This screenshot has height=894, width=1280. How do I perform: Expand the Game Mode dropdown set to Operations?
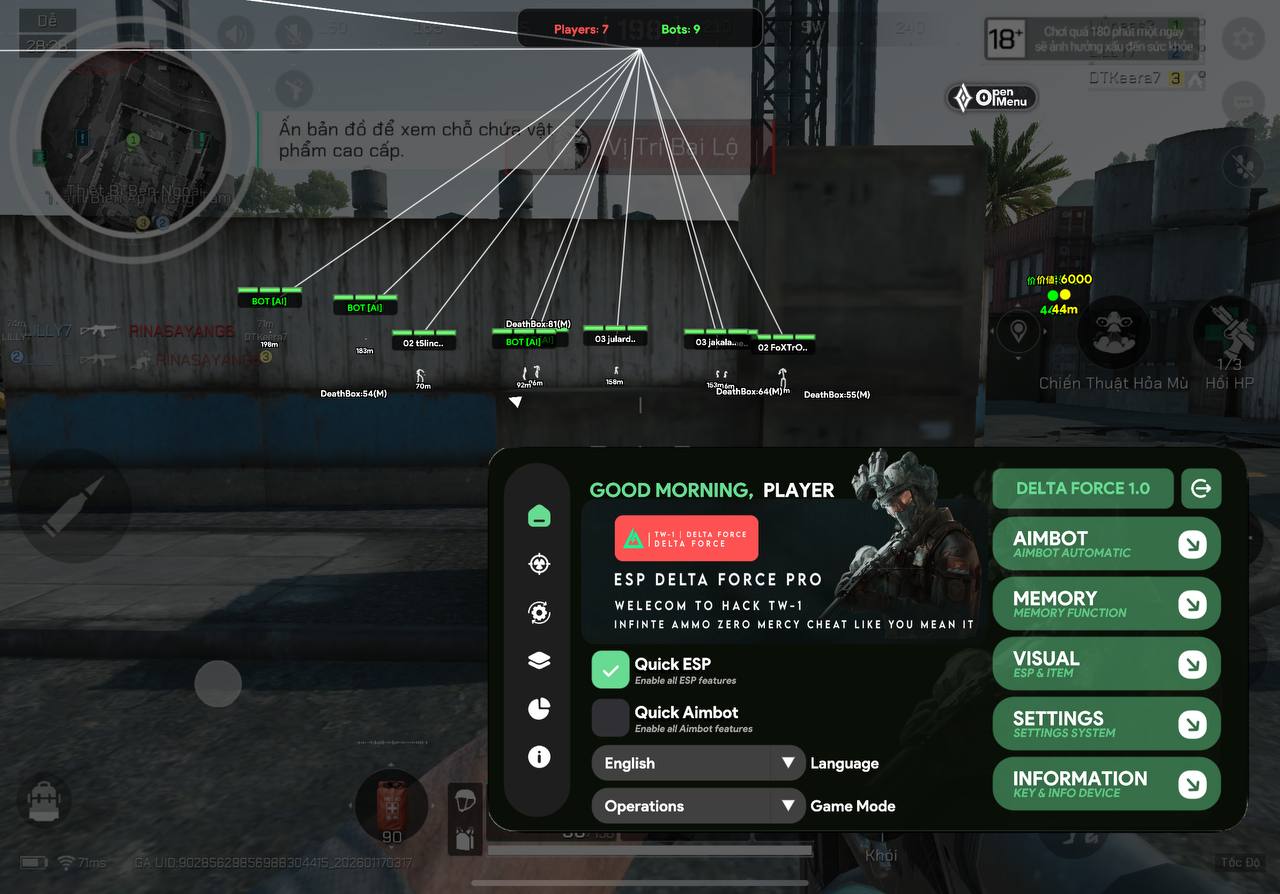(697, 805)
